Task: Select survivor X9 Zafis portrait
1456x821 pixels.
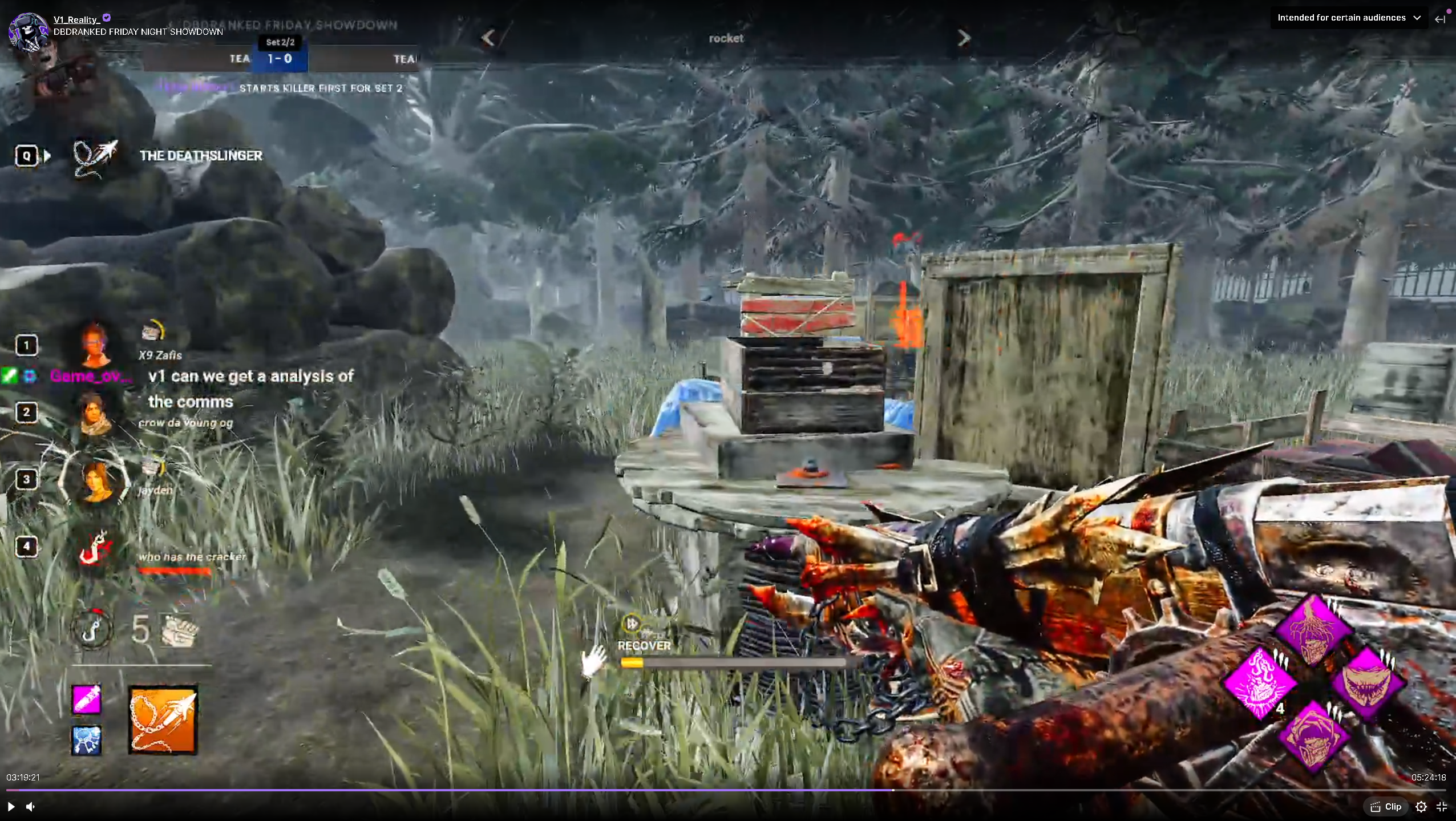Action: 95,345
